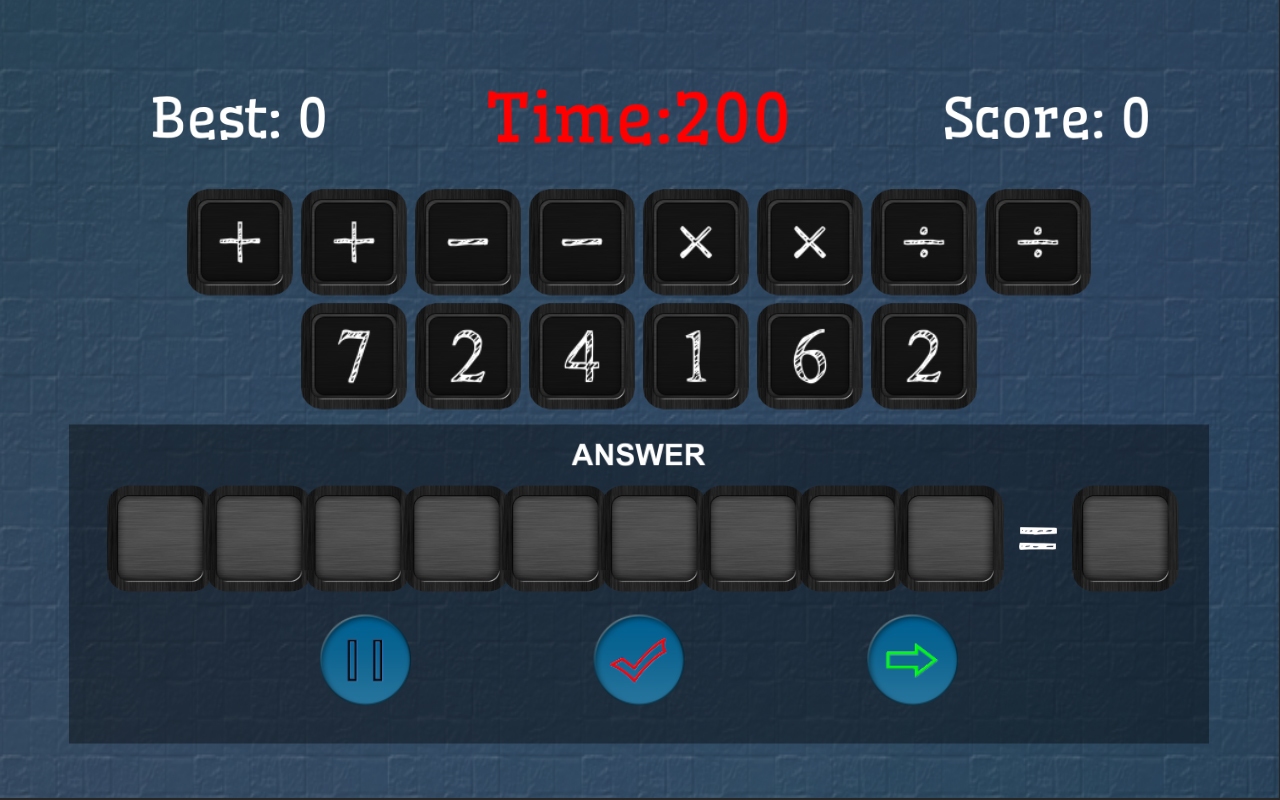Choose the first multiplication operator tile
Image resolution: width=1280 pixels, height=800 pixels.
695,241
